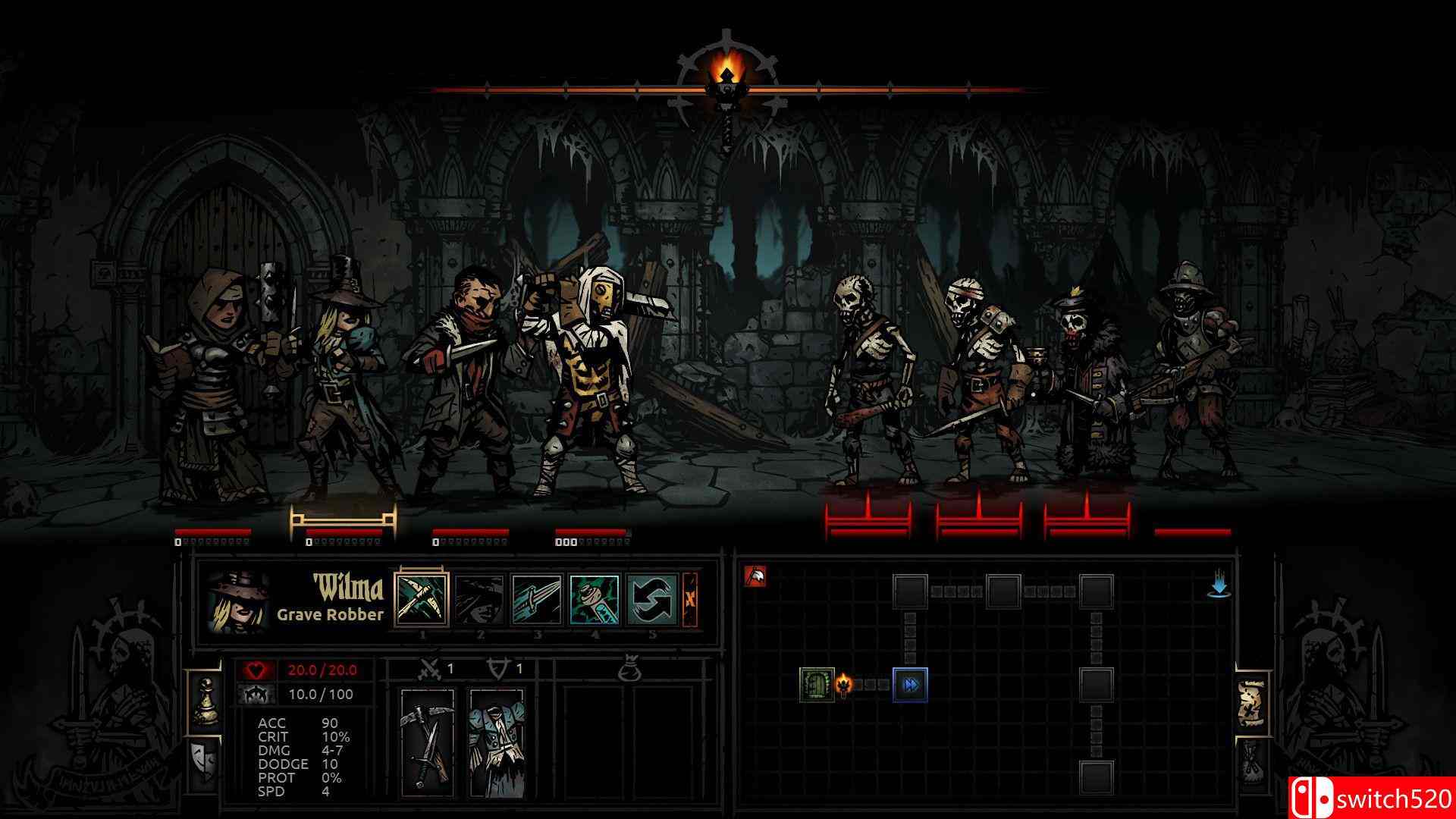Expand the quest scroll panel beside the map
Viewport: 1456px width, 819px height.
coord(1251,701)
